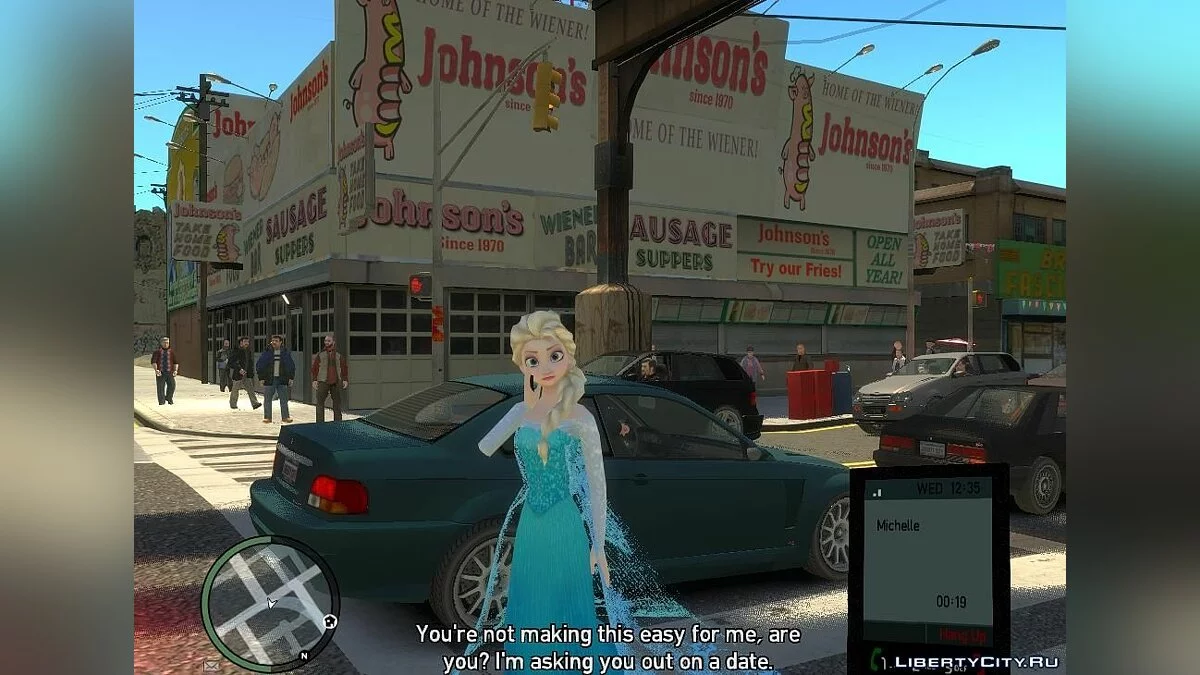This screenshot has width=1200, height=675.
Task: Open the envelope message icon
Action: click(x=212, y=663)
